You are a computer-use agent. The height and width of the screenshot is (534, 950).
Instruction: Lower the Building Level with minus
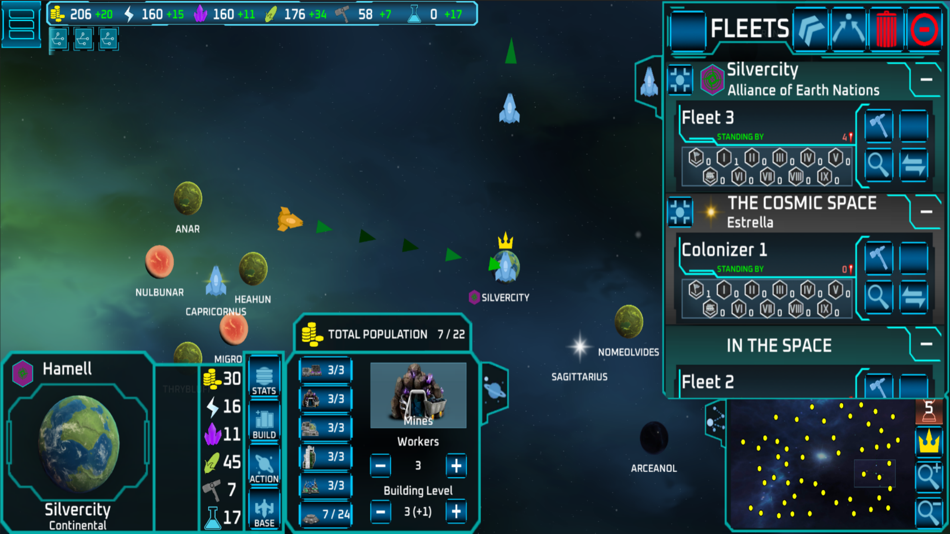[x=380, y=512]
